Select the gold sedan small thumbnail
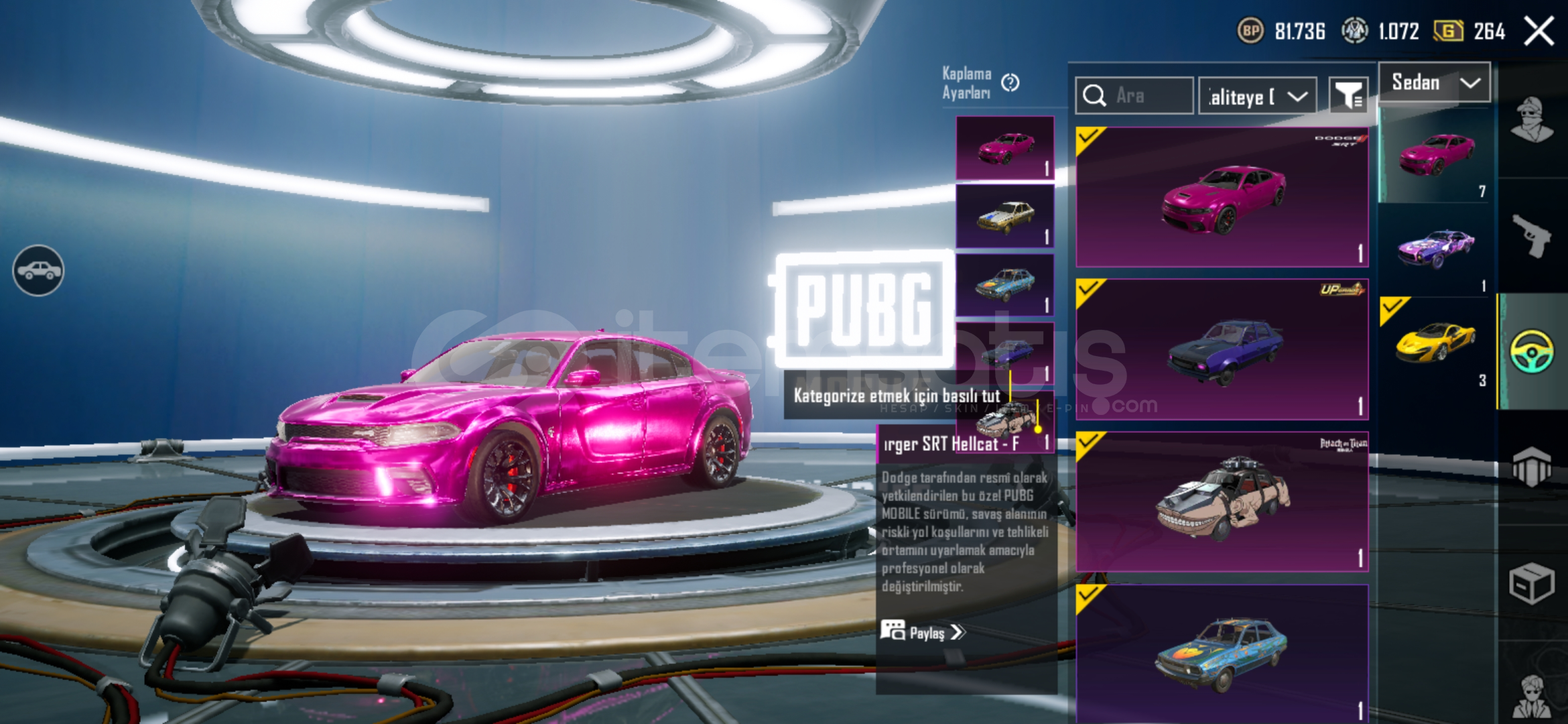 (1004, 217)
